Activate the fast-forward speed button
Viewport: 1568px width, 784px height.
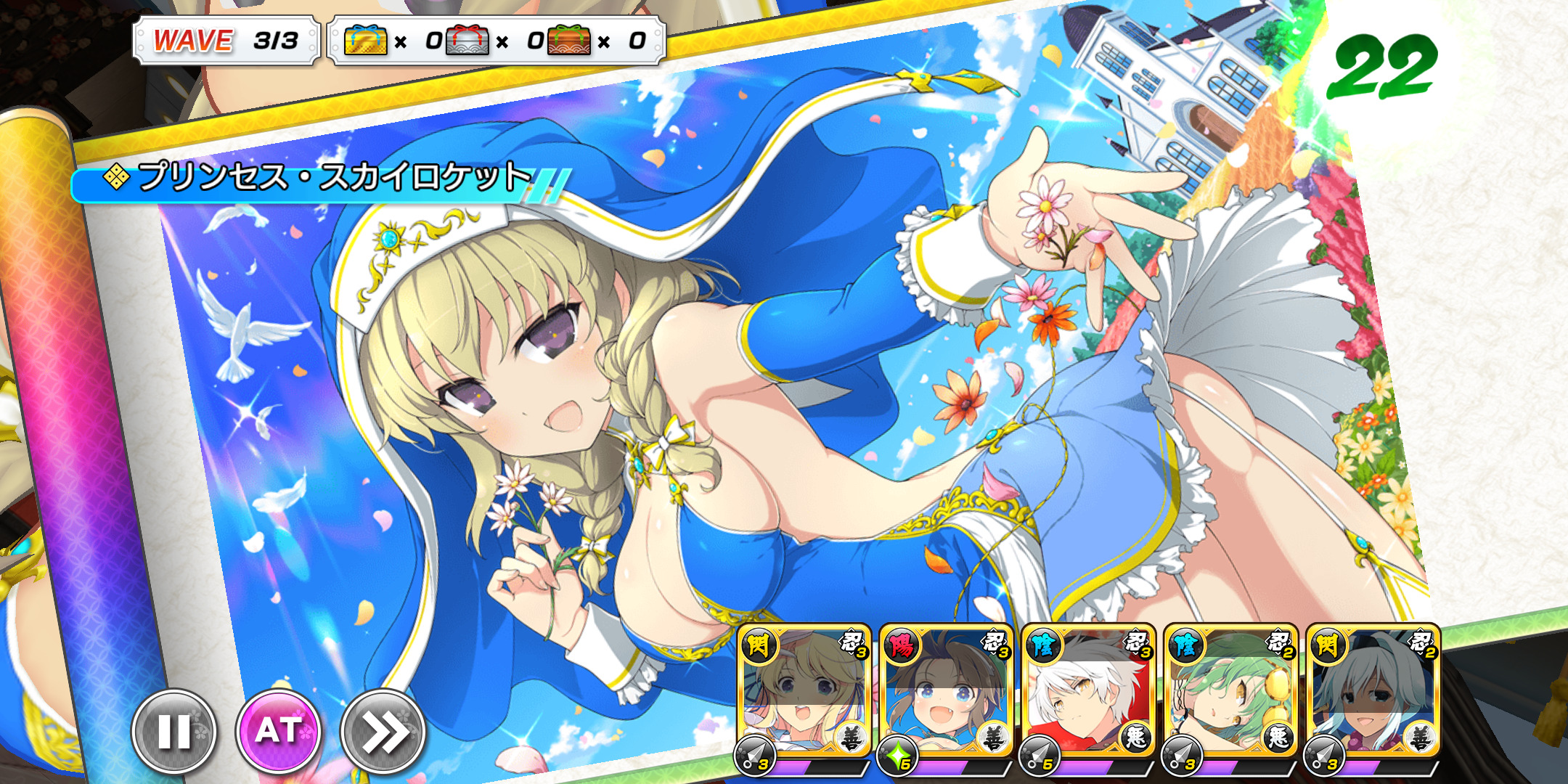click(x=383, y=730)
